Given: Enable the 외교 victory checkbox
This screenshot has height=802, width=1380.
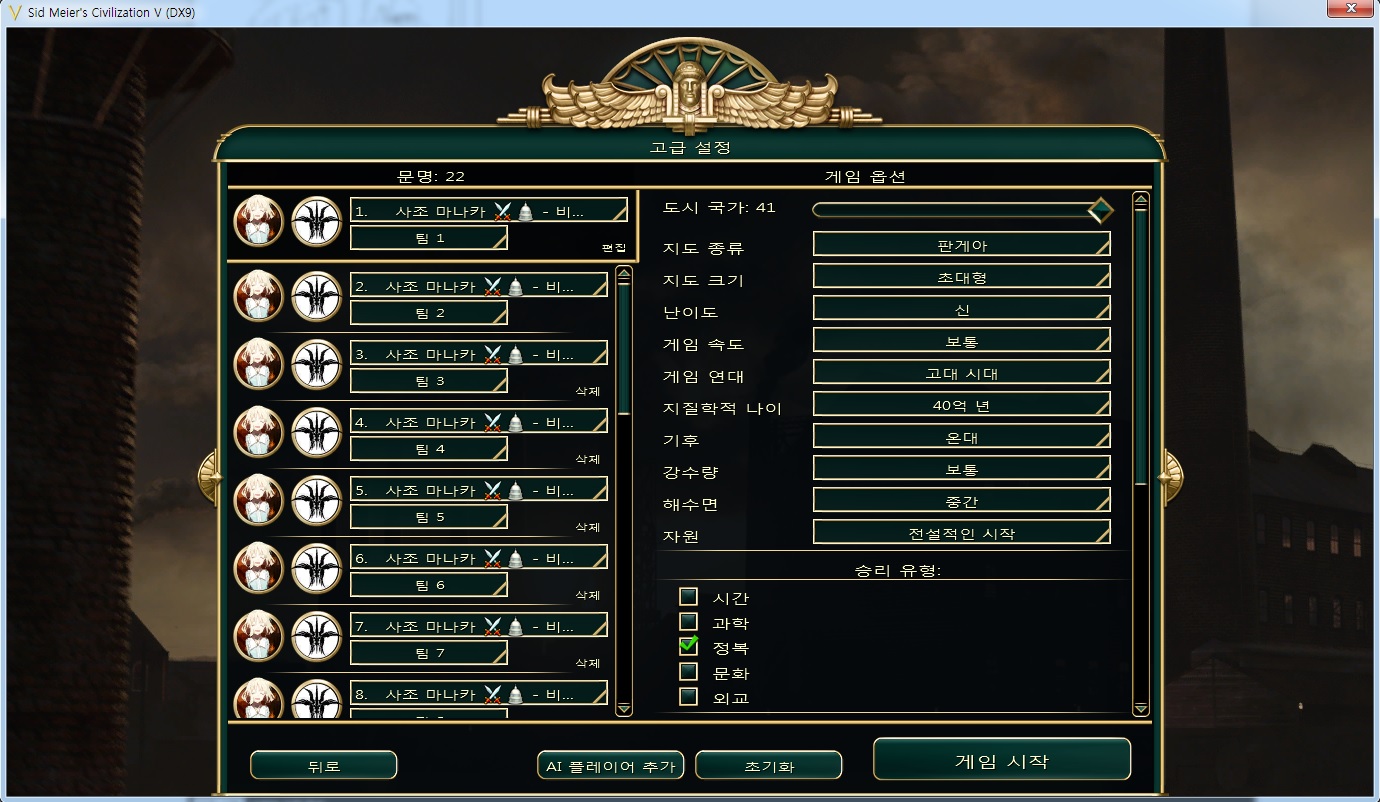Looking at the screenshot, I should (x=688, y=697).
